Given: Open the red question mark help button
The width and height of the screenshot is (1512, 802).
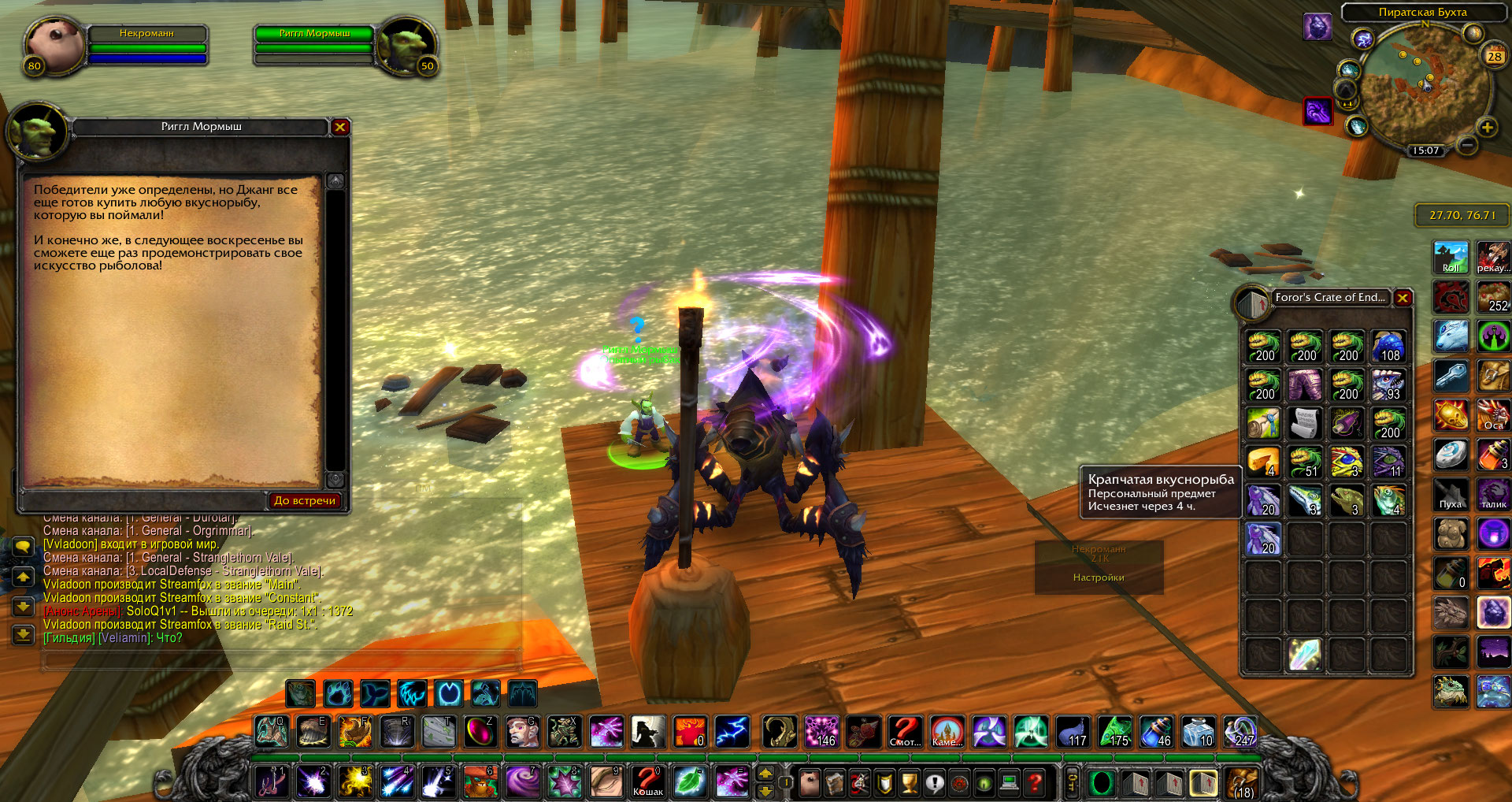Looking at the screenshot, I should pyautogui.click(x=1036, y=782).
